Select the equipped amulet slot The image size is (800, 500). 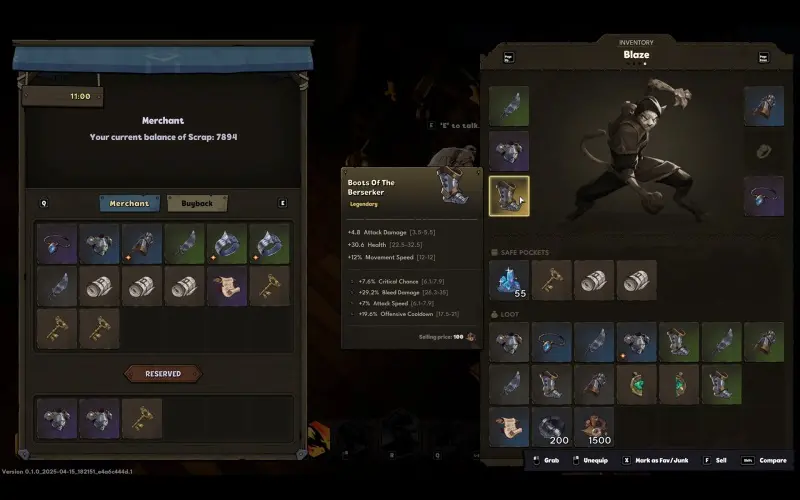coord(763,195)
